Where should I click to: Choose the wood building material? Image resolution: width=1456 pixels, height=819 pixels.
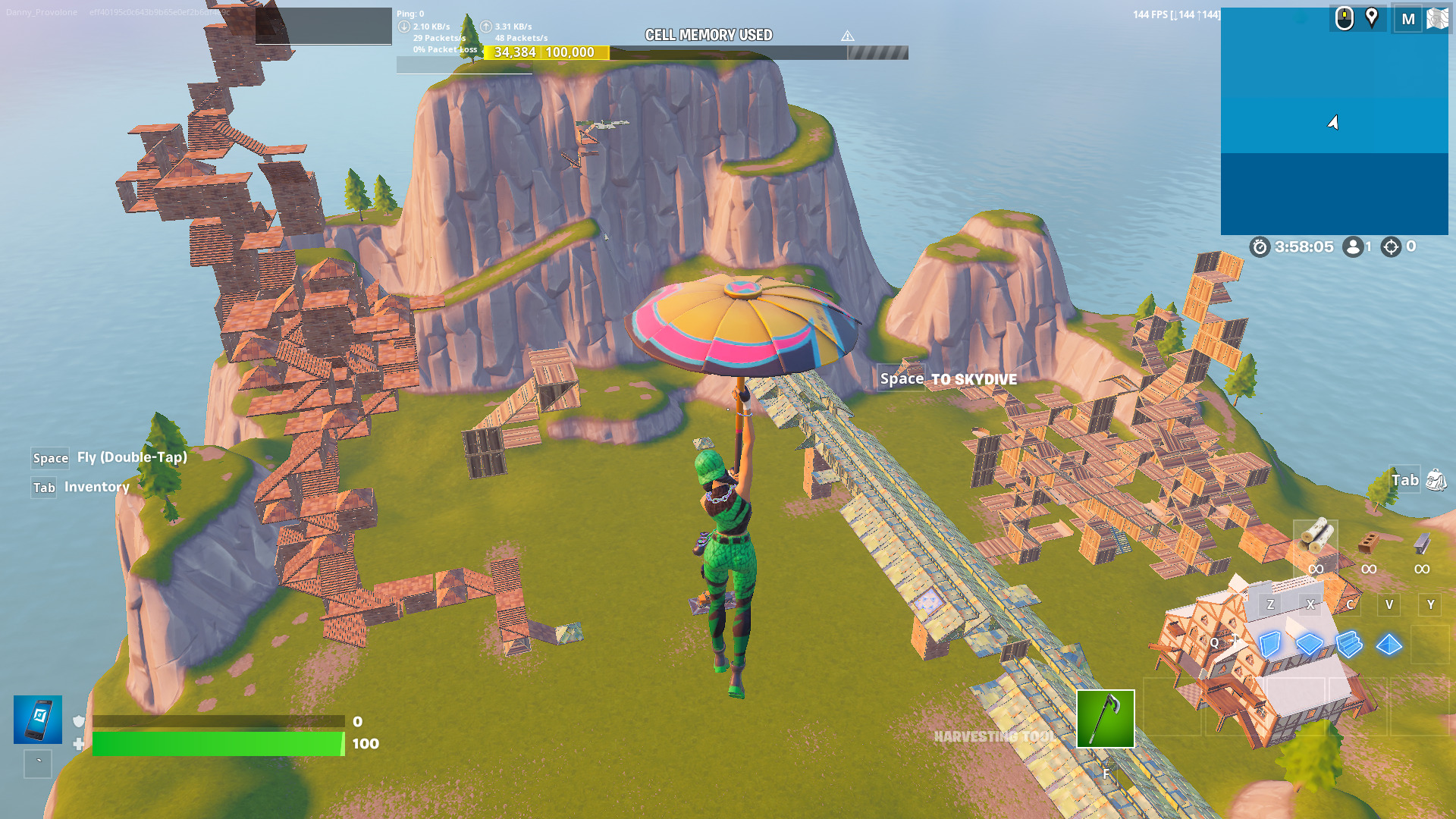[1316, 537]
